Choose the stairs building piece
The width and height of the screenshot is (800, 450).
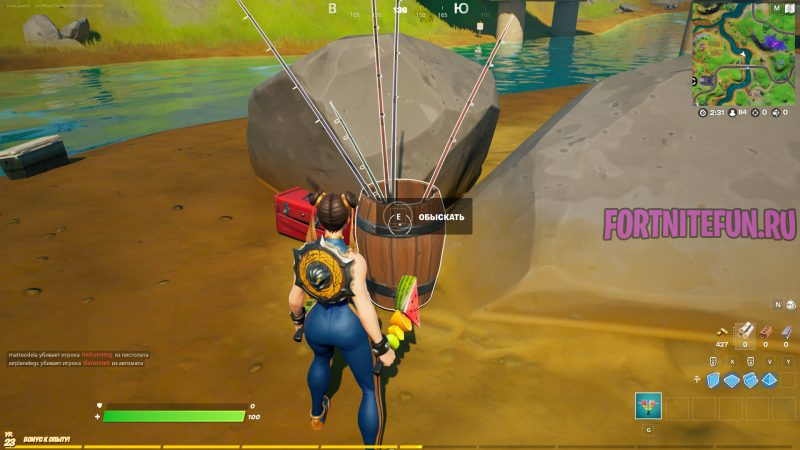(751, 380)
